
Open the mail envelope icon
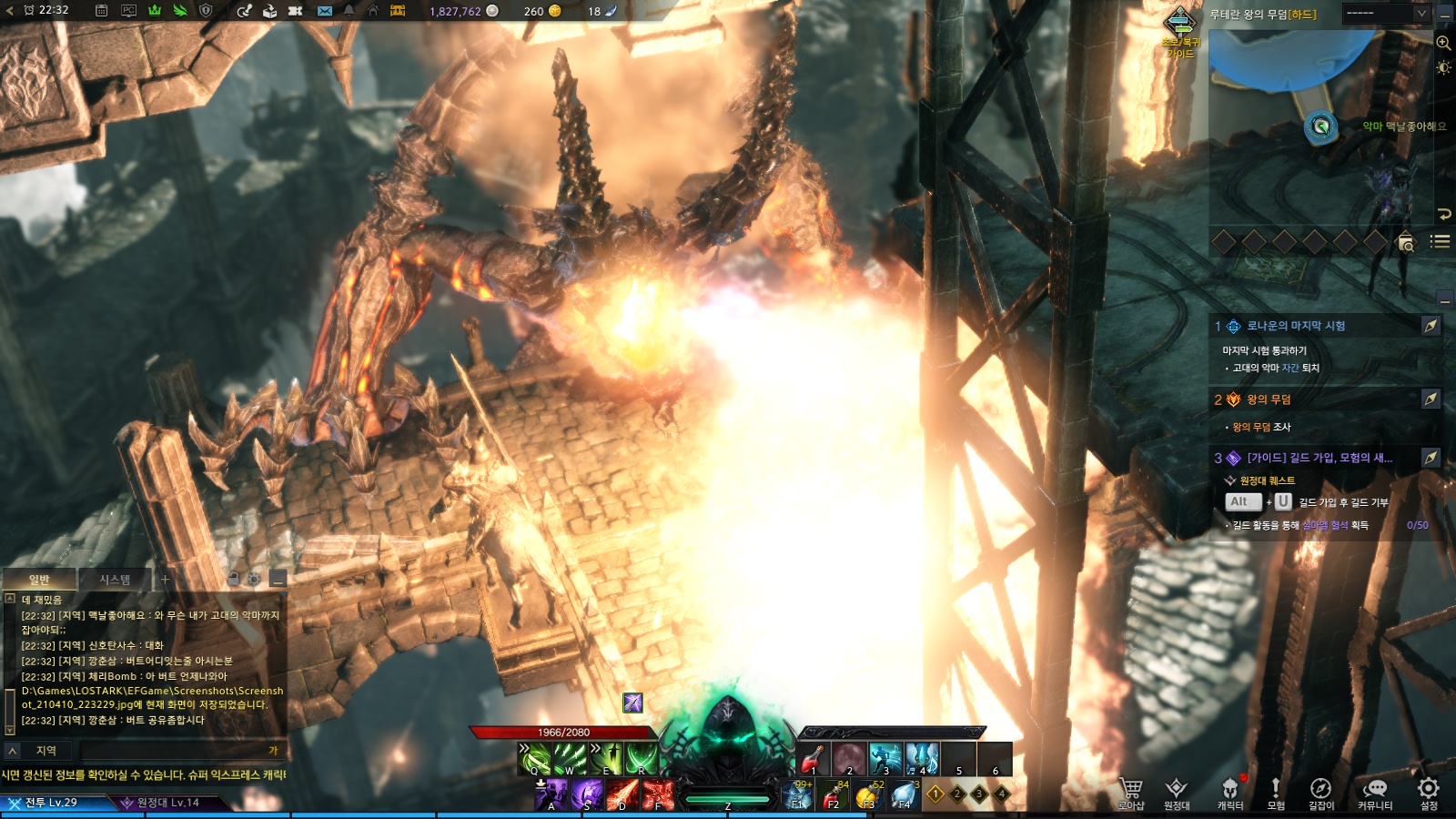(x=325, y=11)
